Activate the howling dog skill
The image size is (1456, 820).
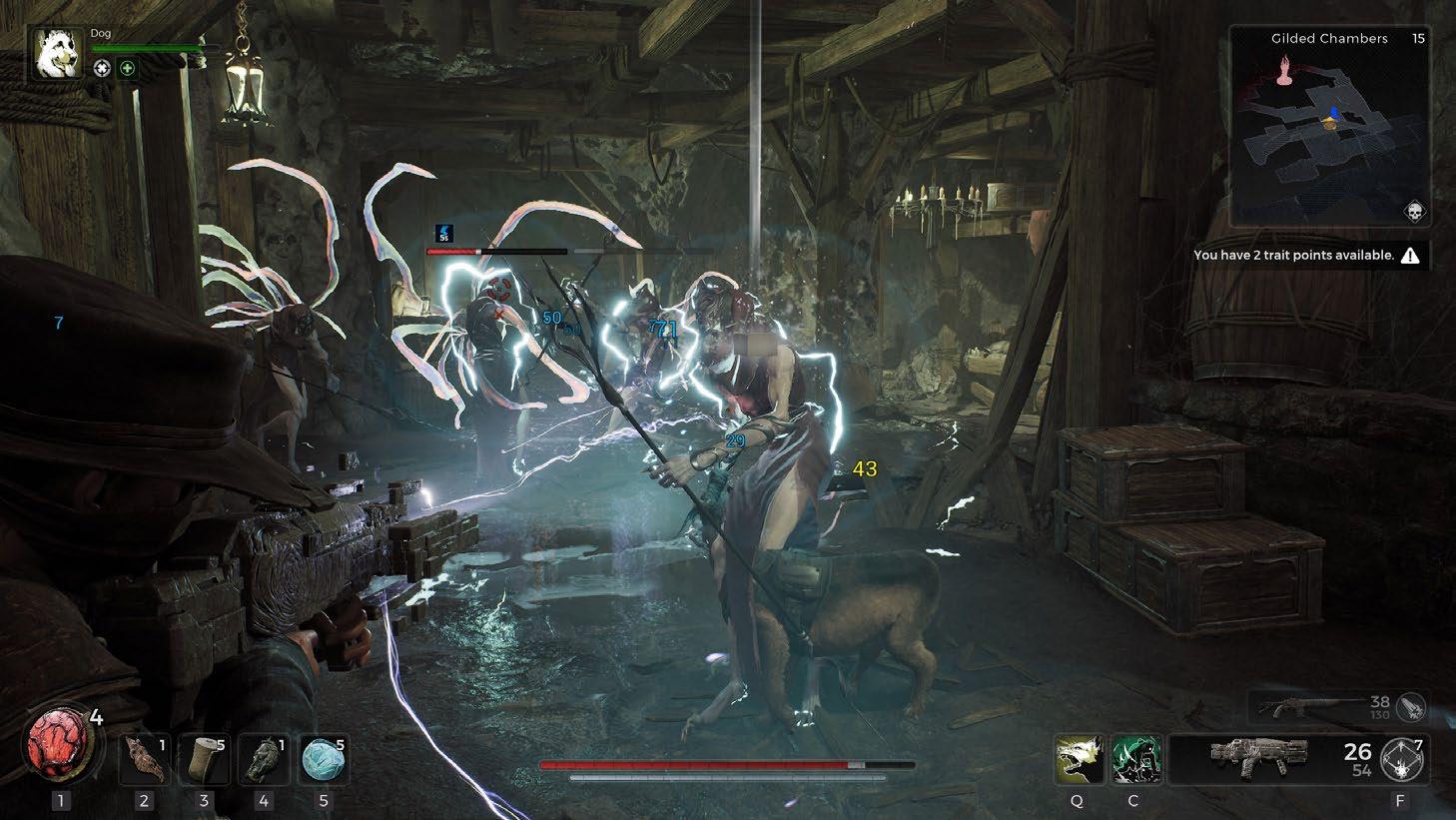[1080, 760]
